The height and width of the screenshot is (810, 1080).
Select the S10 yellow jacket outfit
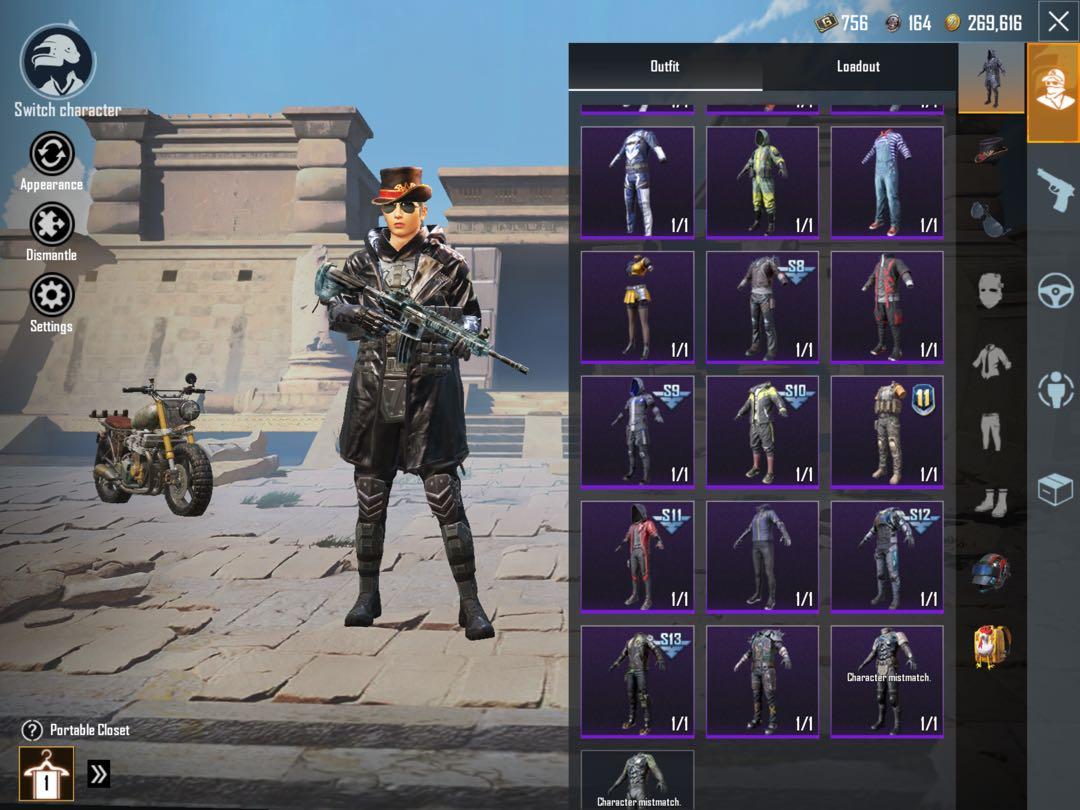tap(762, 431)
